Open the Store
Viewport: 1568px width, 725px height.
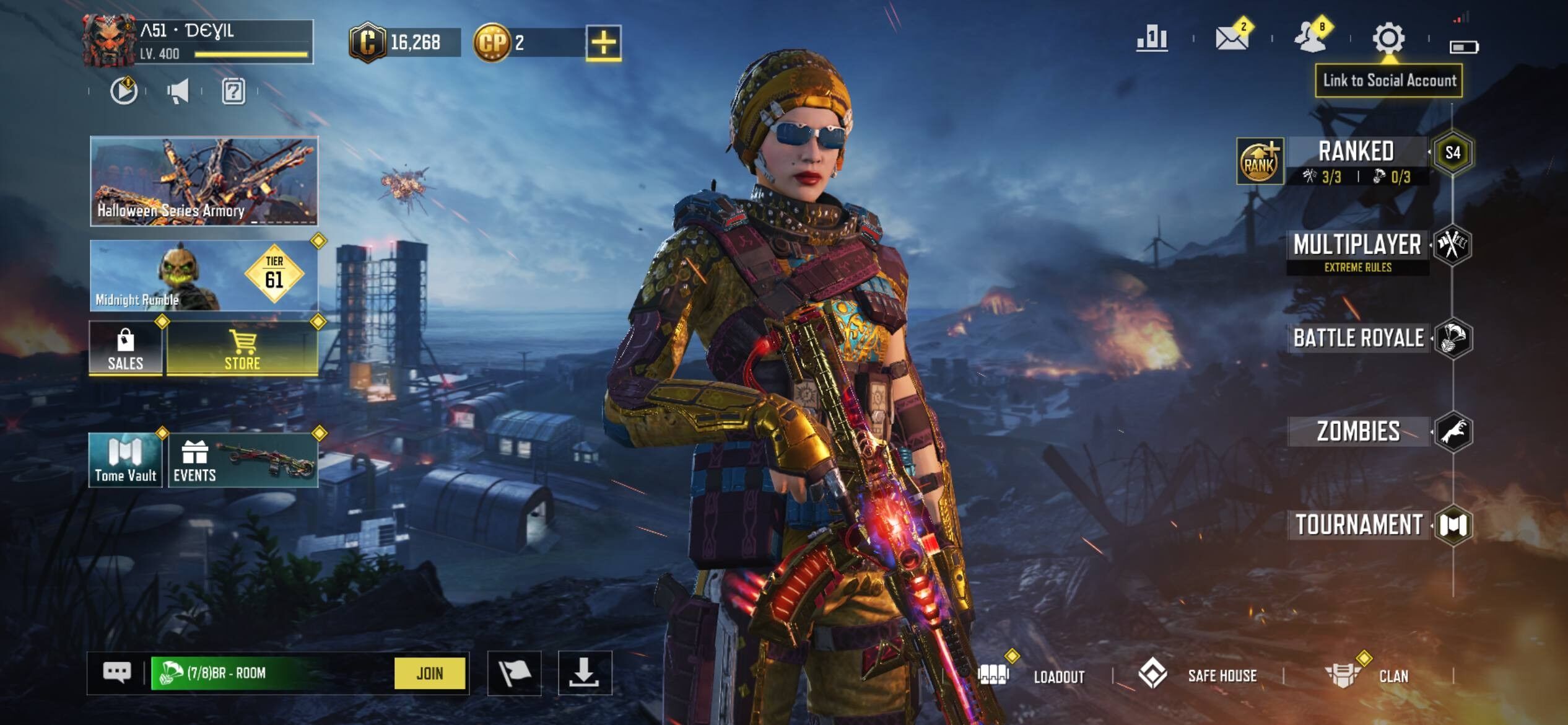click(242, 349)
